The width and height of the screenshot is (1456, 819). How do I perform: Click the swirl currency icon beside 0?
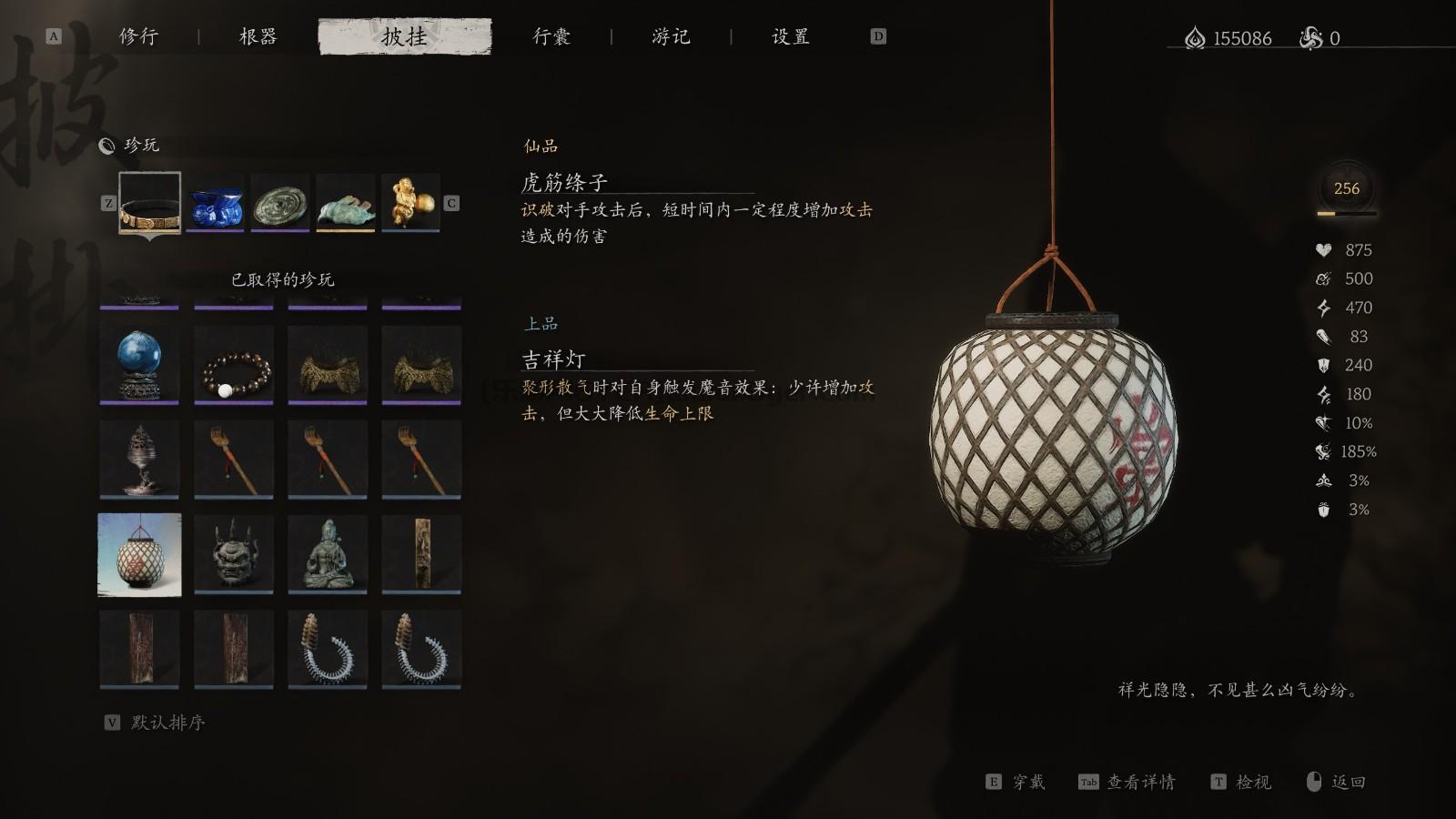point(1309,38)
